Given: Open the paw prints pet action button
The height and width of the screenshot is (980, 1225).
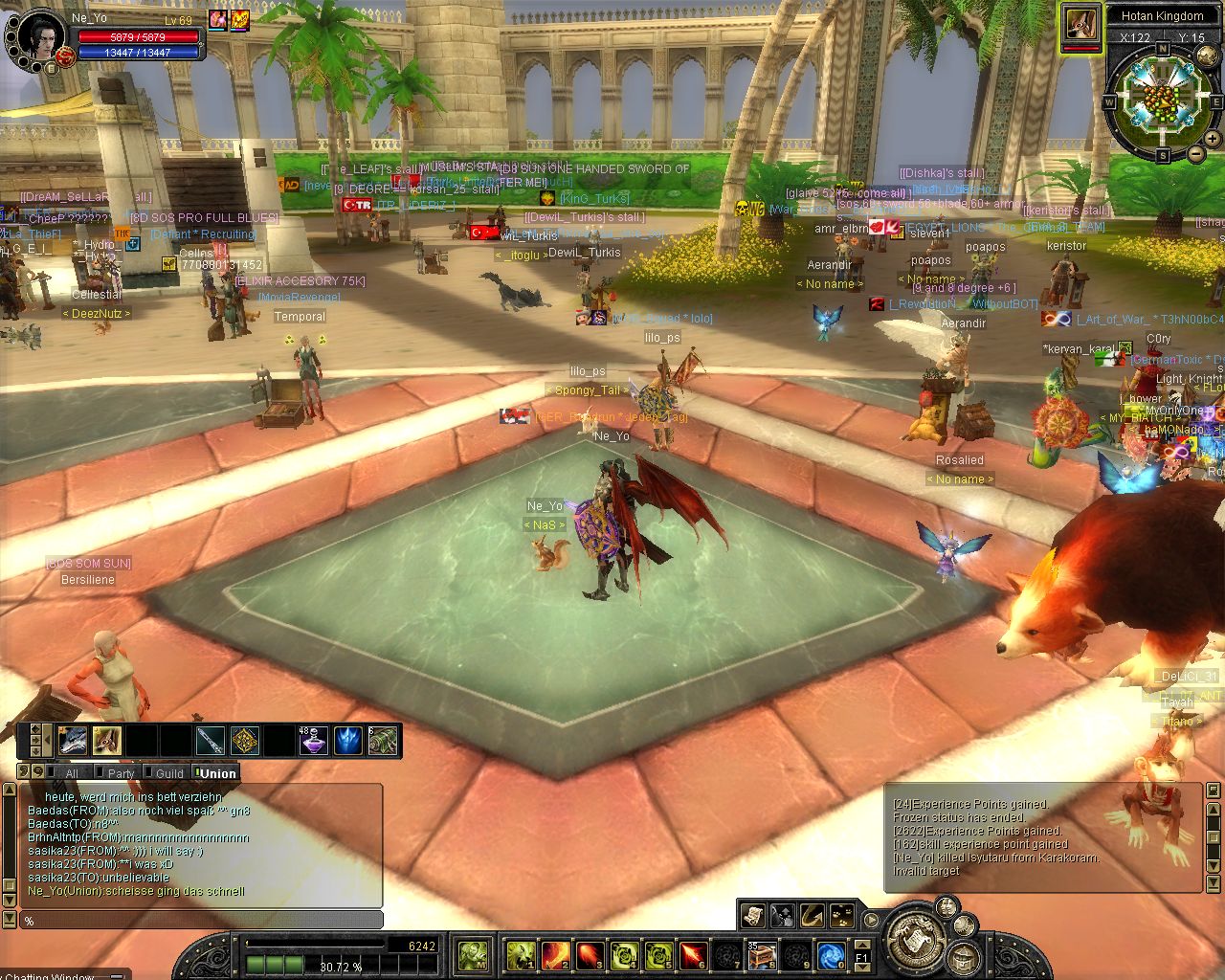Looking at the screenshot, I should (x=842, y=916).
